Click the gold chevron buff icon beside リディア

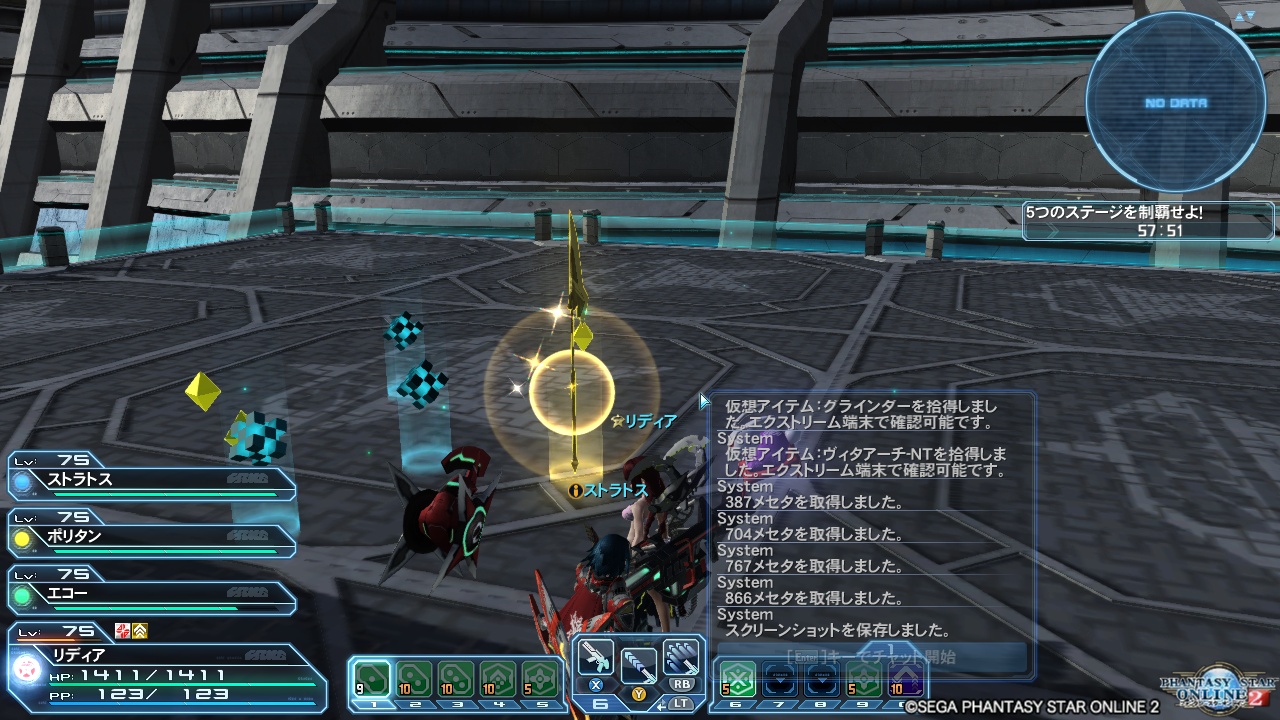click(x=141, y=631)
